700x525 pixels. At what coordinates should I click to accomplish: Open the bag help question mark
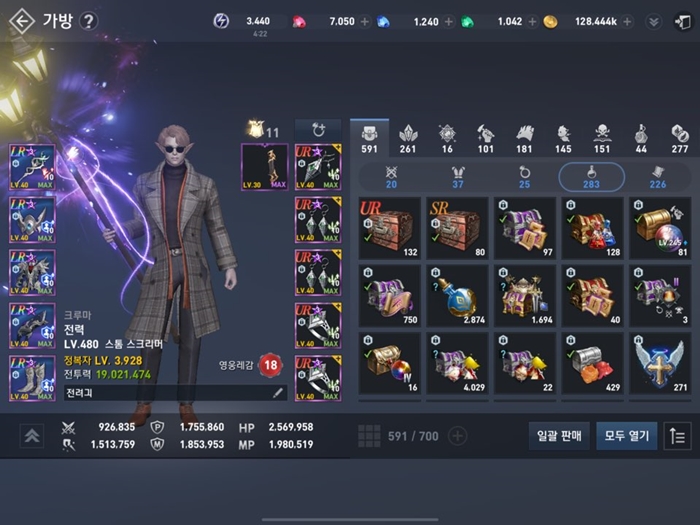tap(89, 21)
